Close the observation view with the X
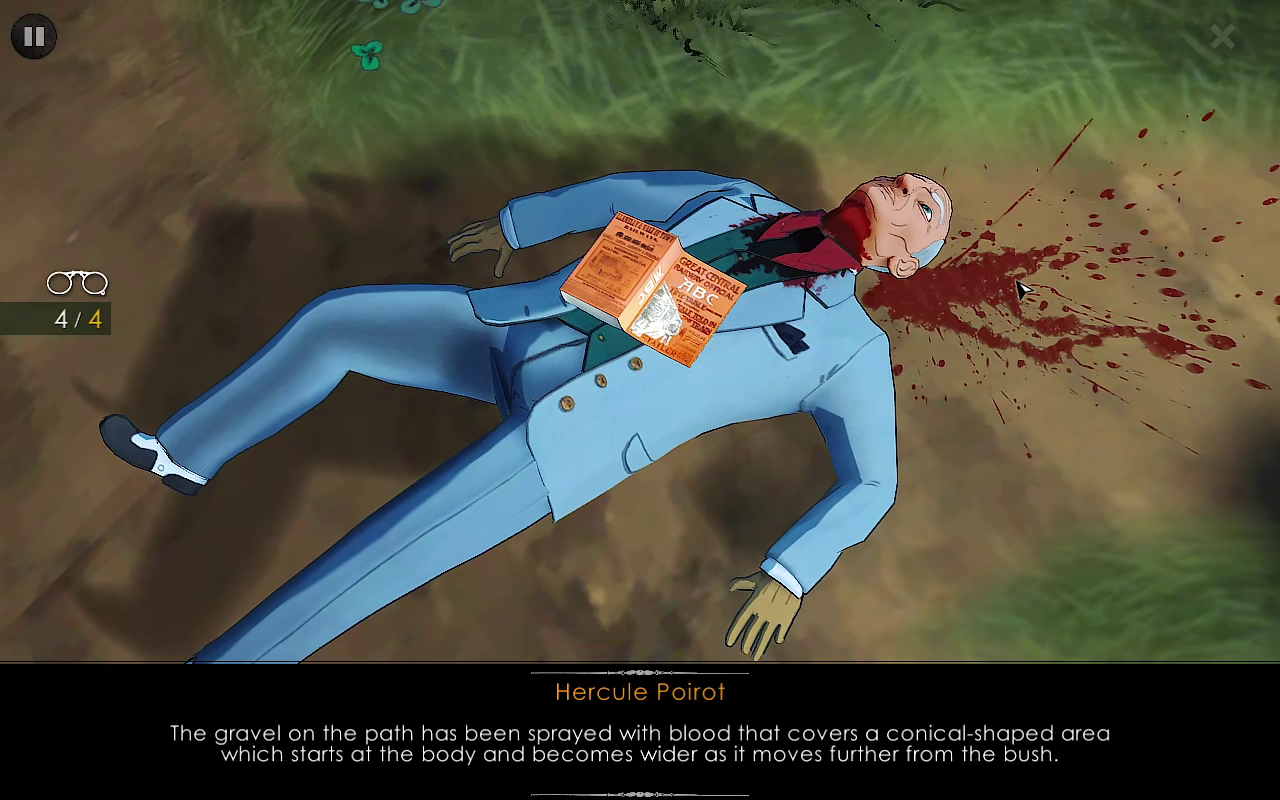 point(1222,38)
